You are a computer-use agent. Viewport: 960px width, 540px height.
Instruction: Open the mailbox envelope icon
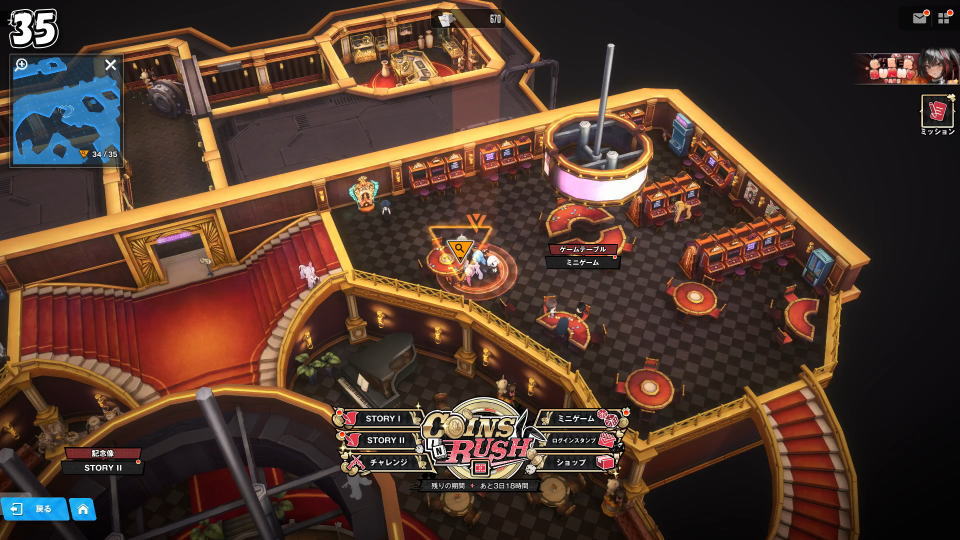pos(919,18)
